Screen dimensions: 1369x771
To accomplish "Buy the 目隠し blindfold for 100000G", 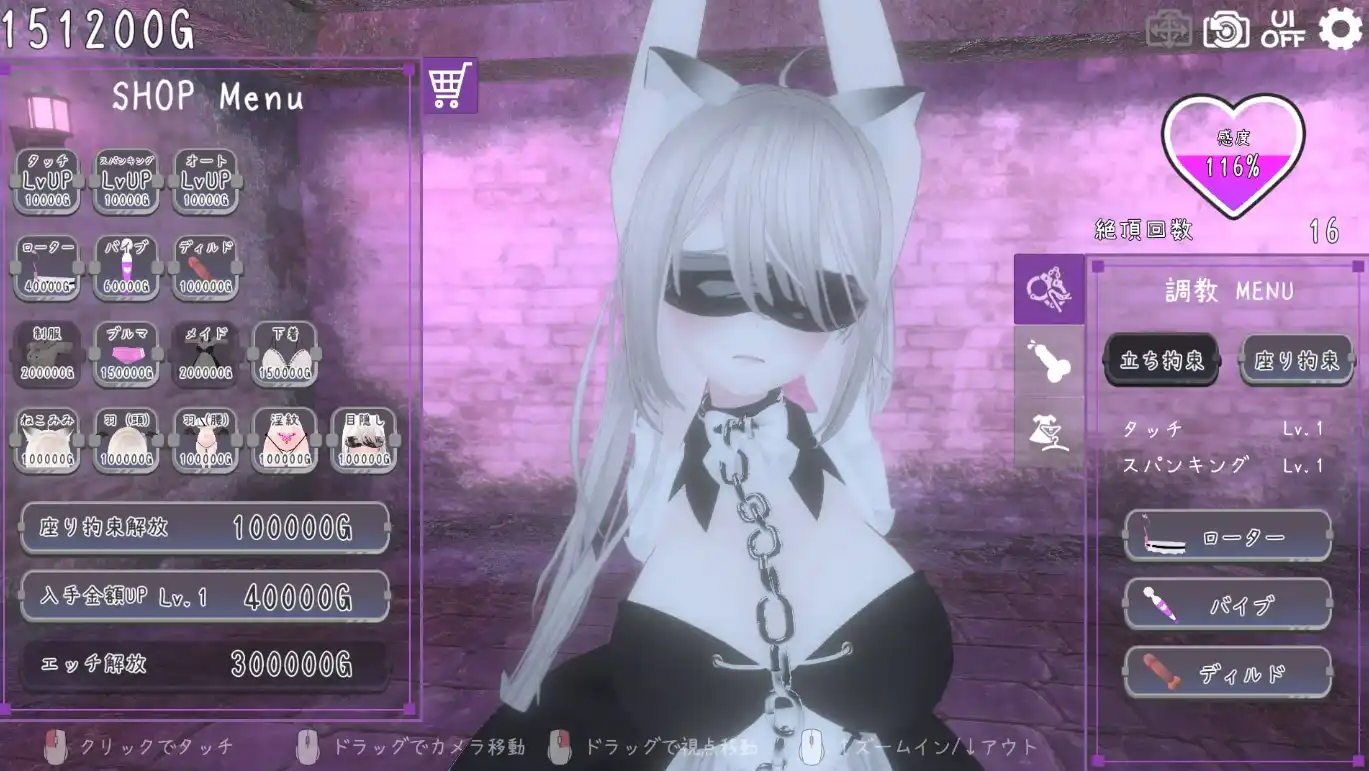I will coord(364,439).
